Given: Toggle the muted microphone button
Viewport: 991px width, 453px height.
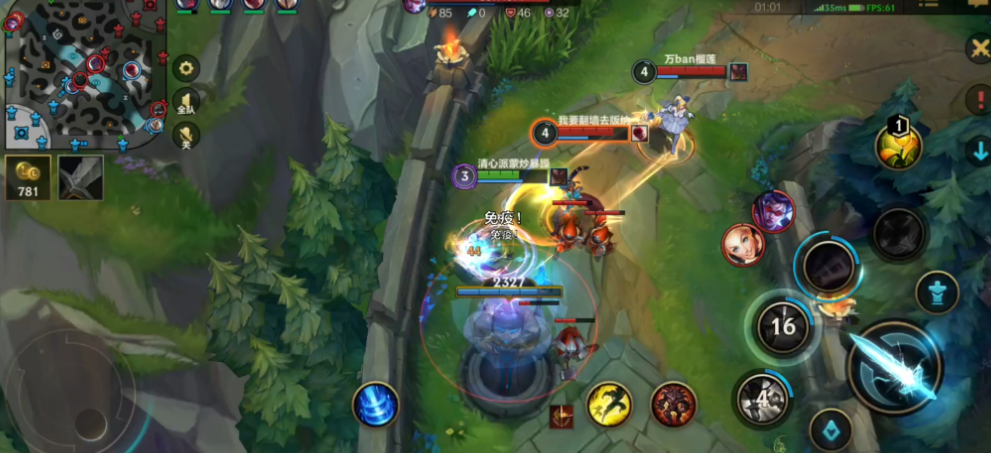Looking at the screenshot, I should pyautogui.click(x=186, y=135).
